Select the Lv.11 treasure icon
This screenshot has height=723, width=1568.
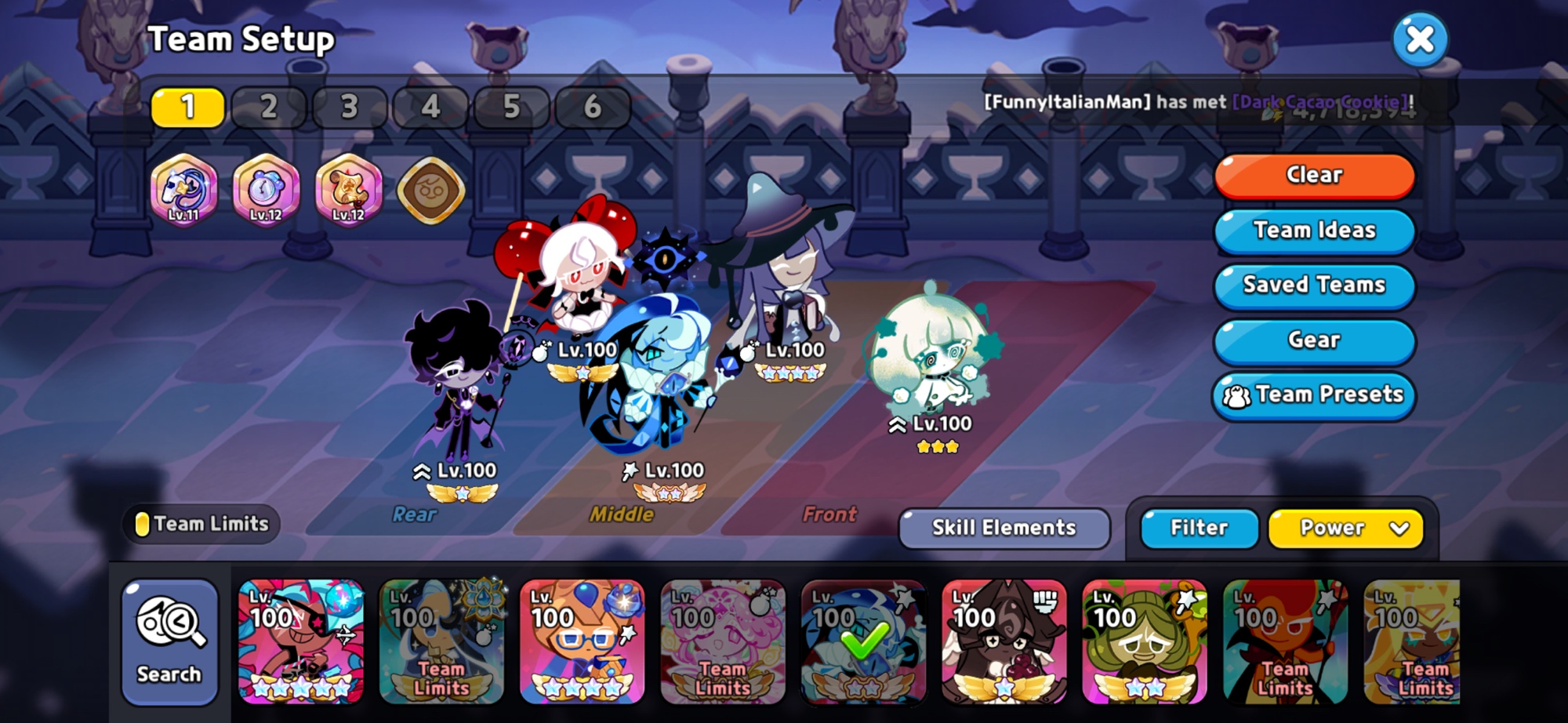(x=184, y=190)
